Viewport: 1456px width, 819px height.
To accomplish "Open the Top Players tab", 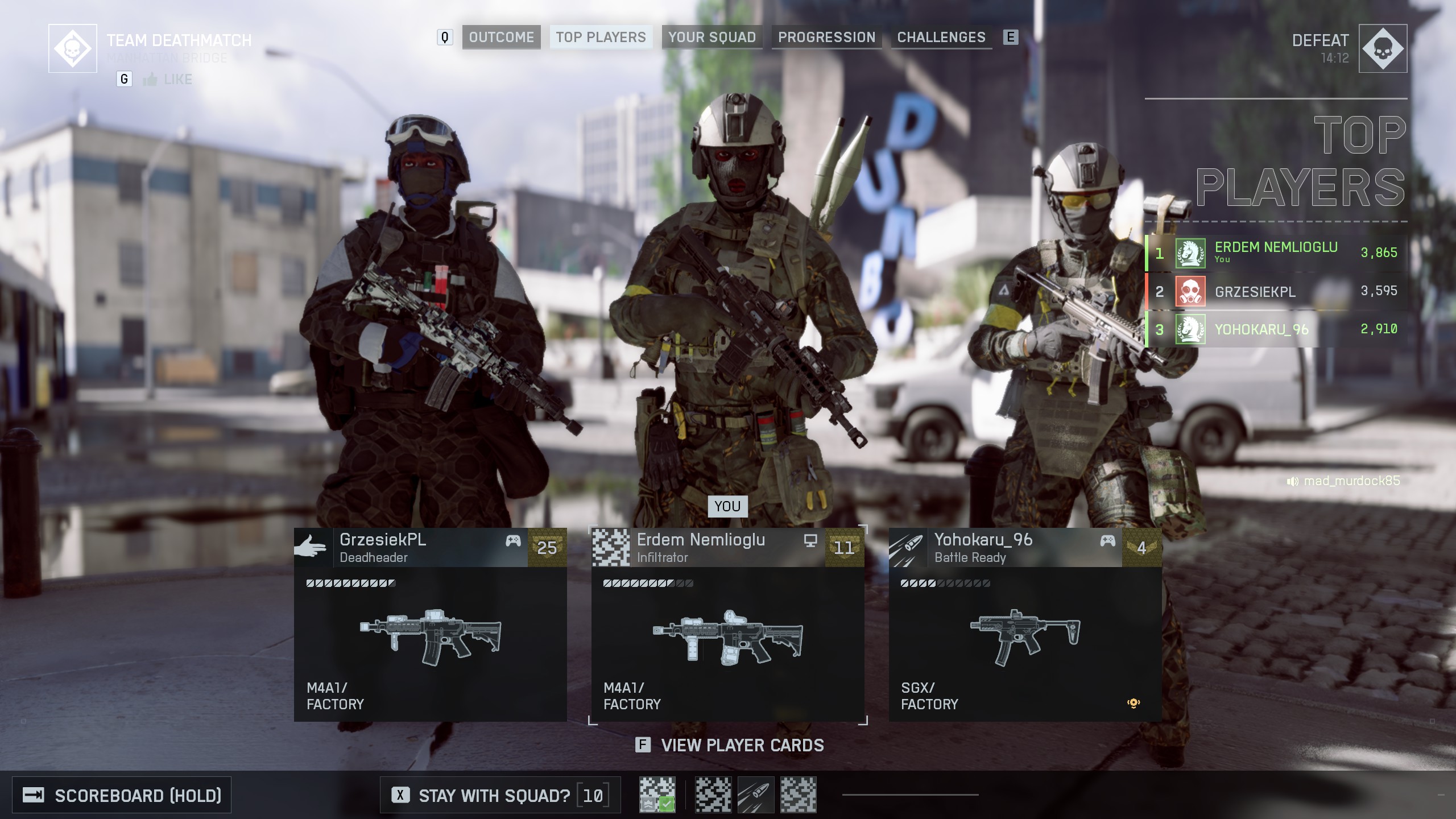I will point(601,38).
